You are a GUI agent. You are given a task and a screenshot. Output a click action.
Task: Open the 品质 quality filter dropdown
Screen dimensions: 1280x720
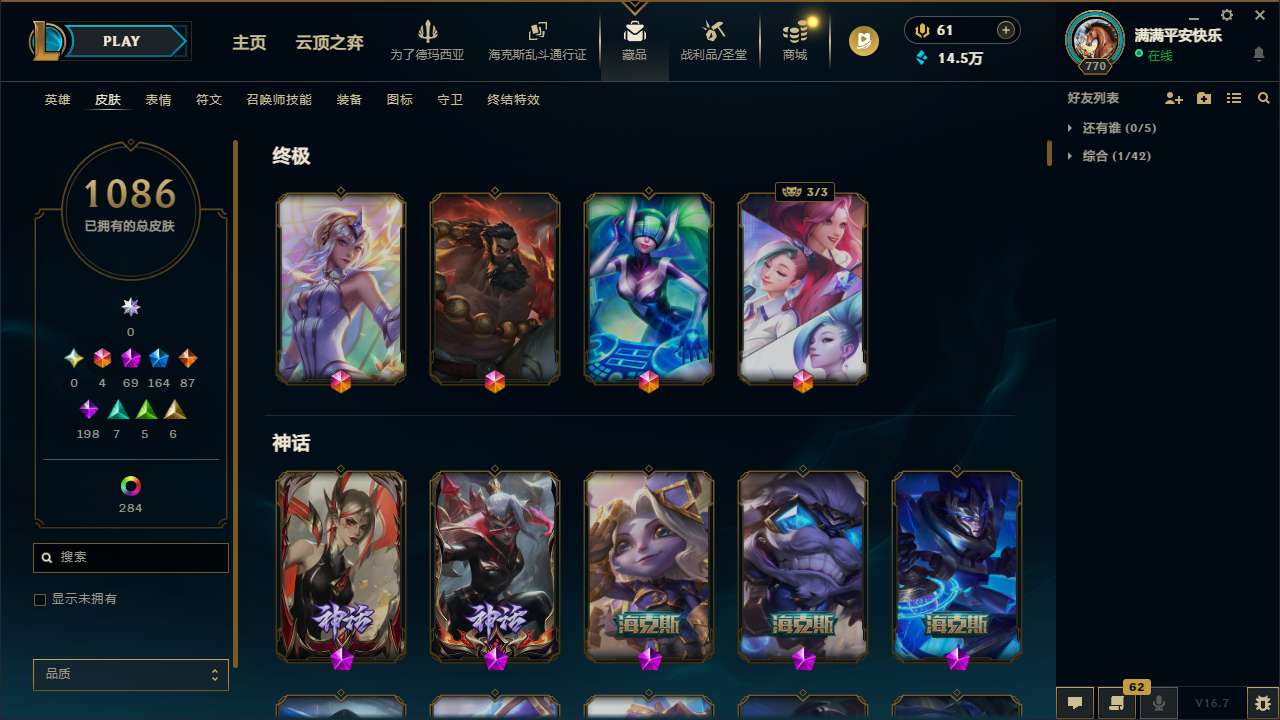130,674
